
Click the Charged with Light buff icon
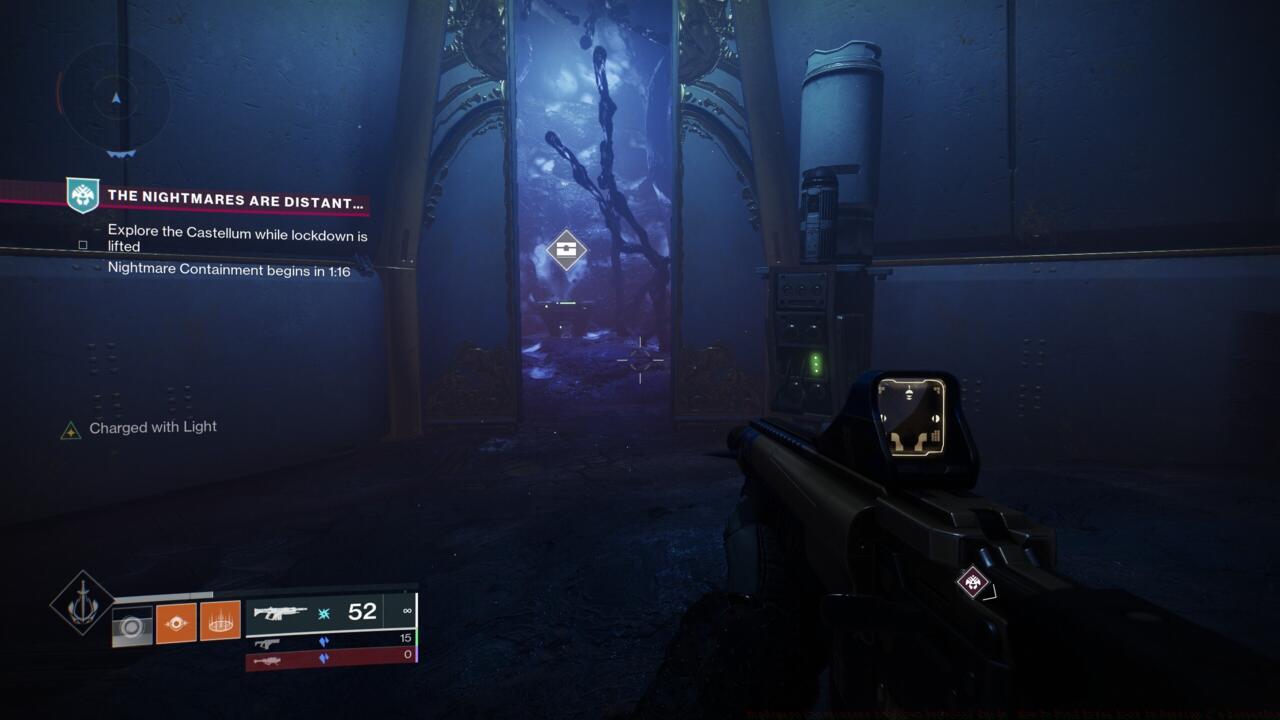pos(70,427)
